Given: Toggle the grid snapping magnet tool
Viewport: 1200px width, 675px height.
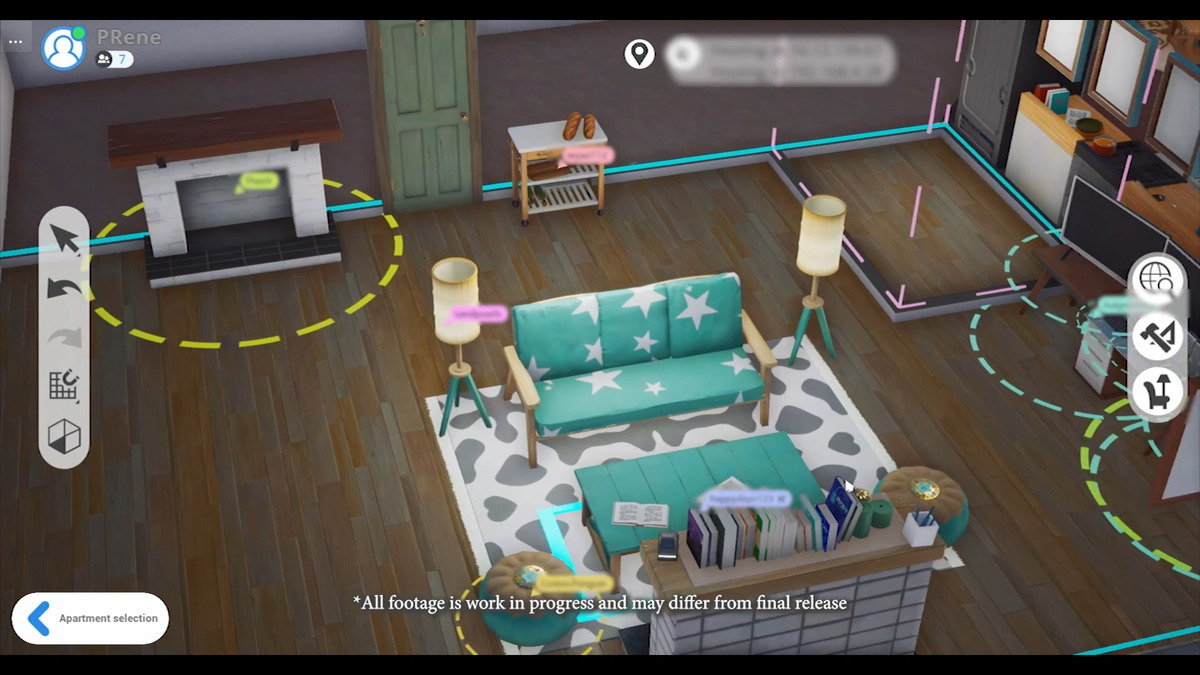Looking at the screenshot, I should [65, 386].
